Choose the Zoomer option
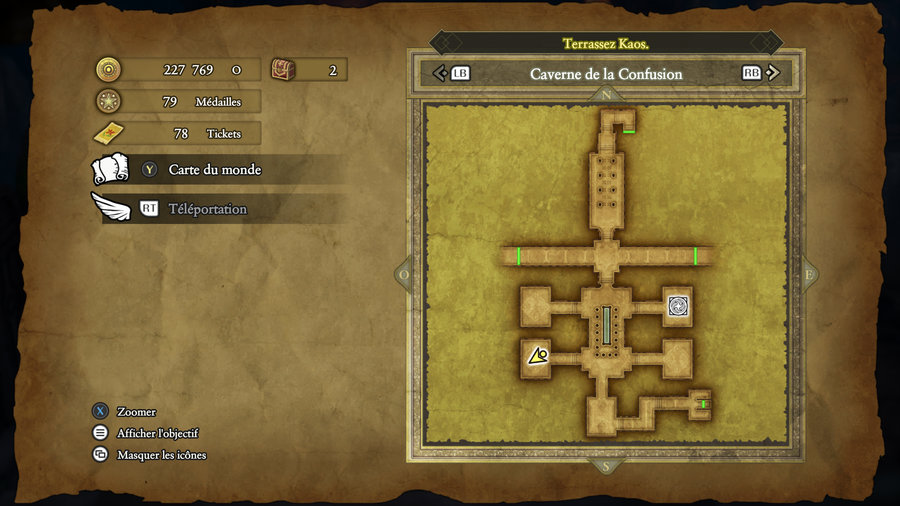 [x=136, y=412]
